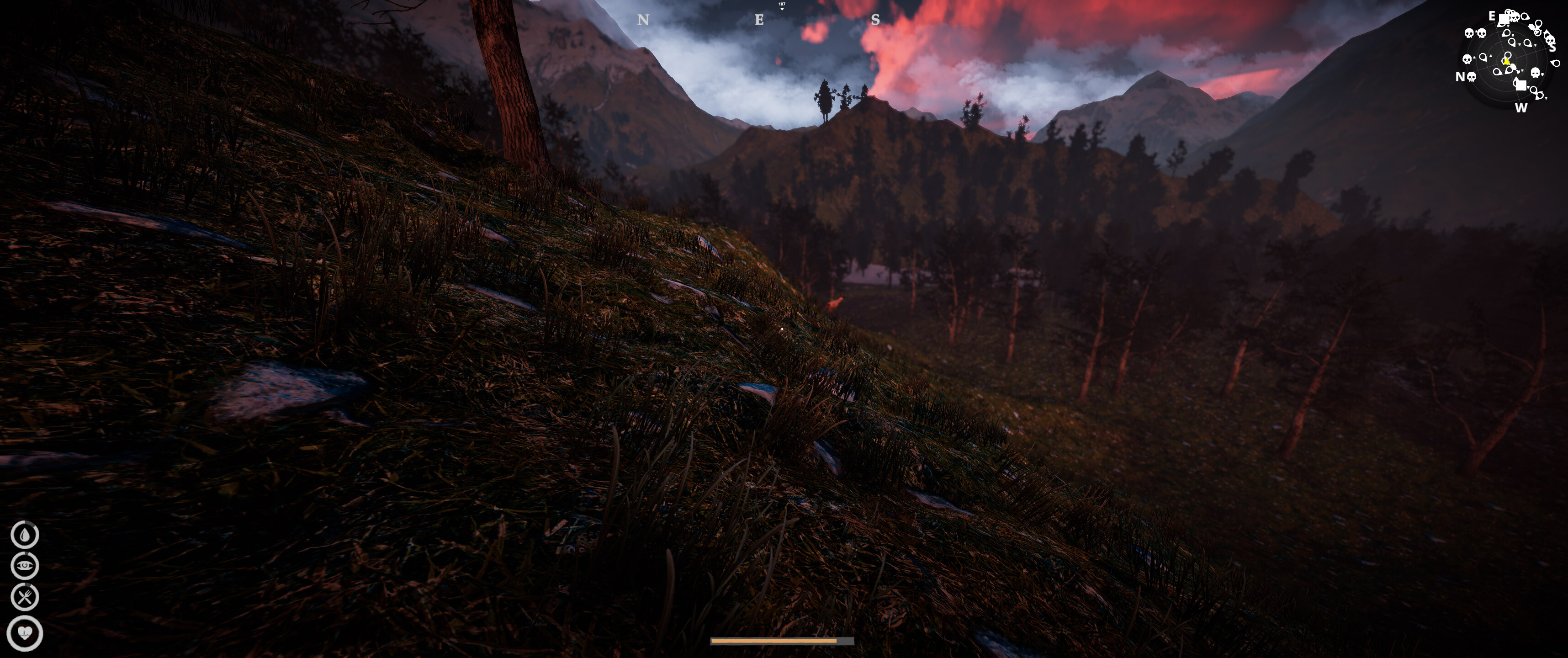
Task: Click the chevron under the 107 heading marker
Action: click(x=783, y=9)
